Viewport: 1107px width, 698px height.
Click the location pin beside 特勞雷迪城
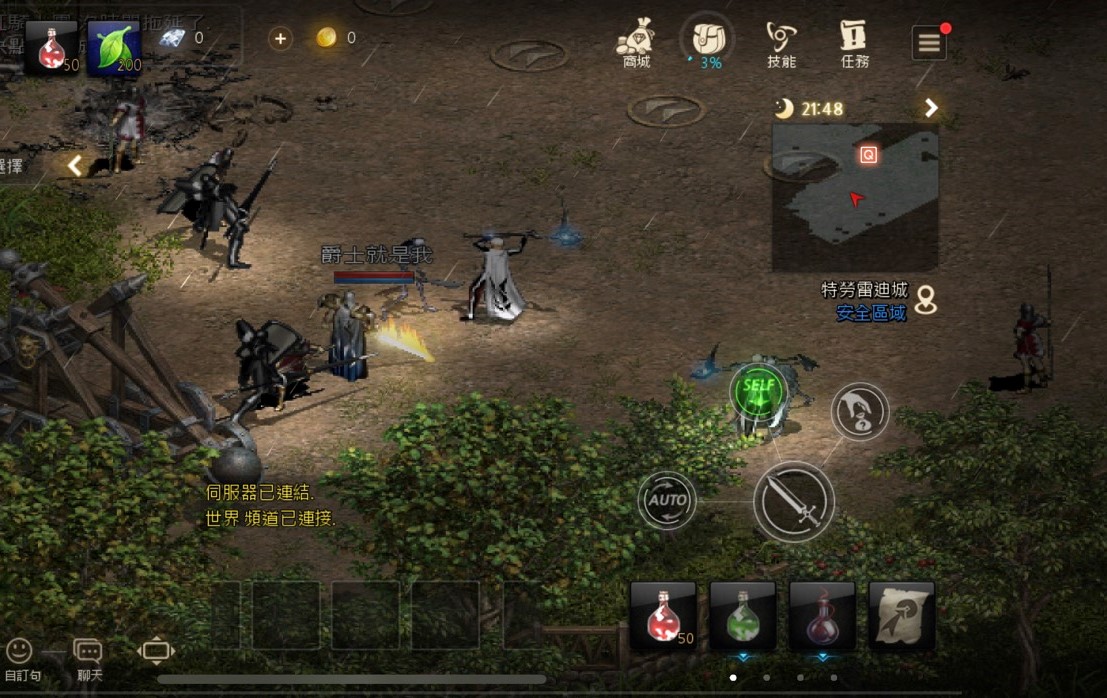click(x=926, y=299)
